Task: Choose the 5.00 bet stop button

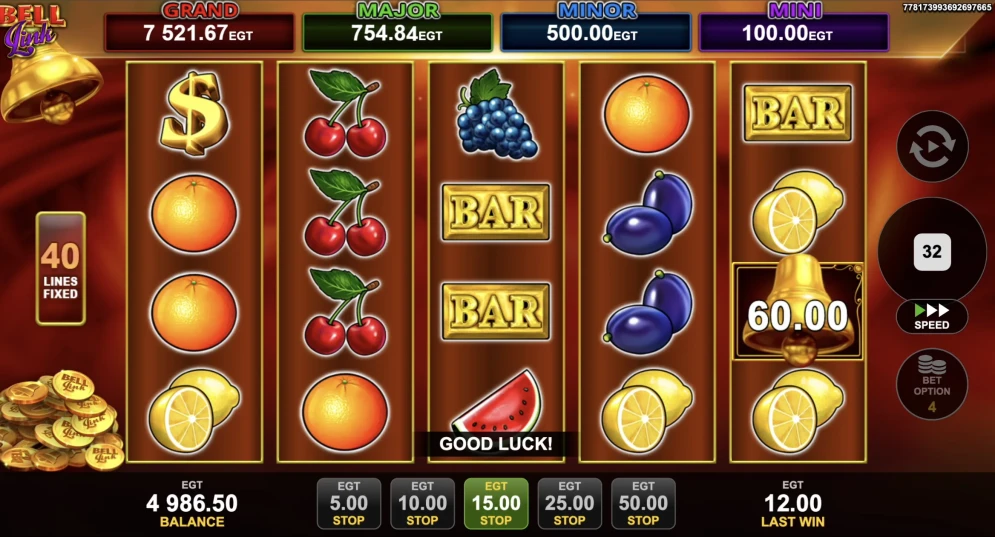Action: pos(348,503)
